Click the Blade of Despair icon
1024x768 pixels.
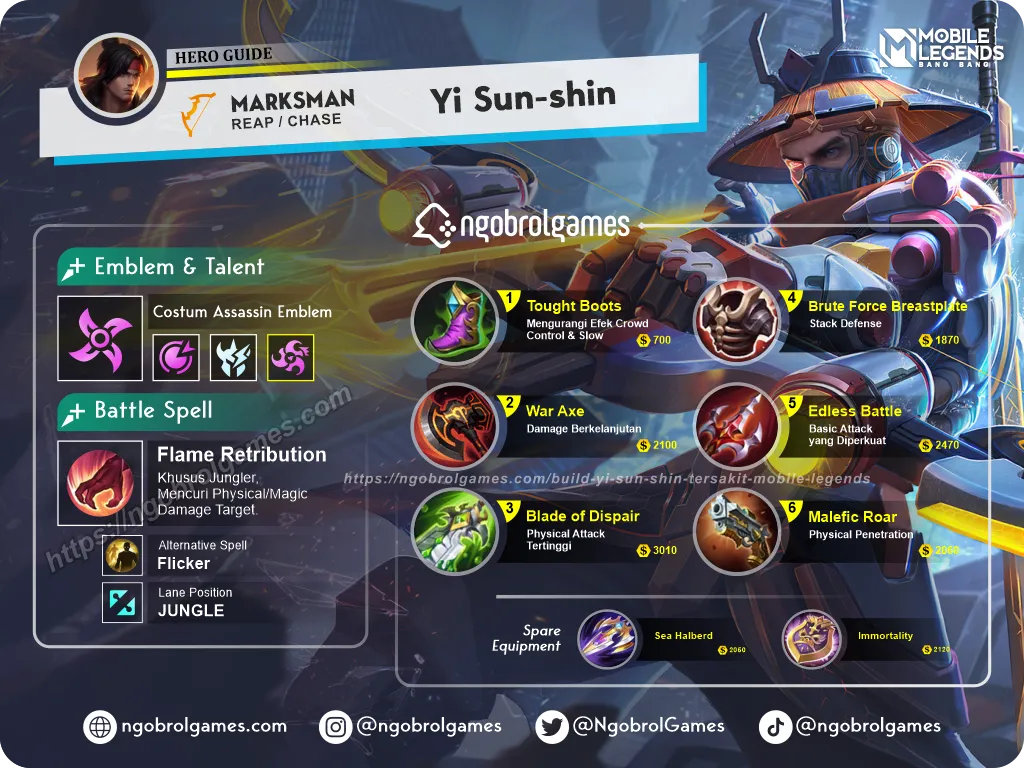click(x=456, y=531)
